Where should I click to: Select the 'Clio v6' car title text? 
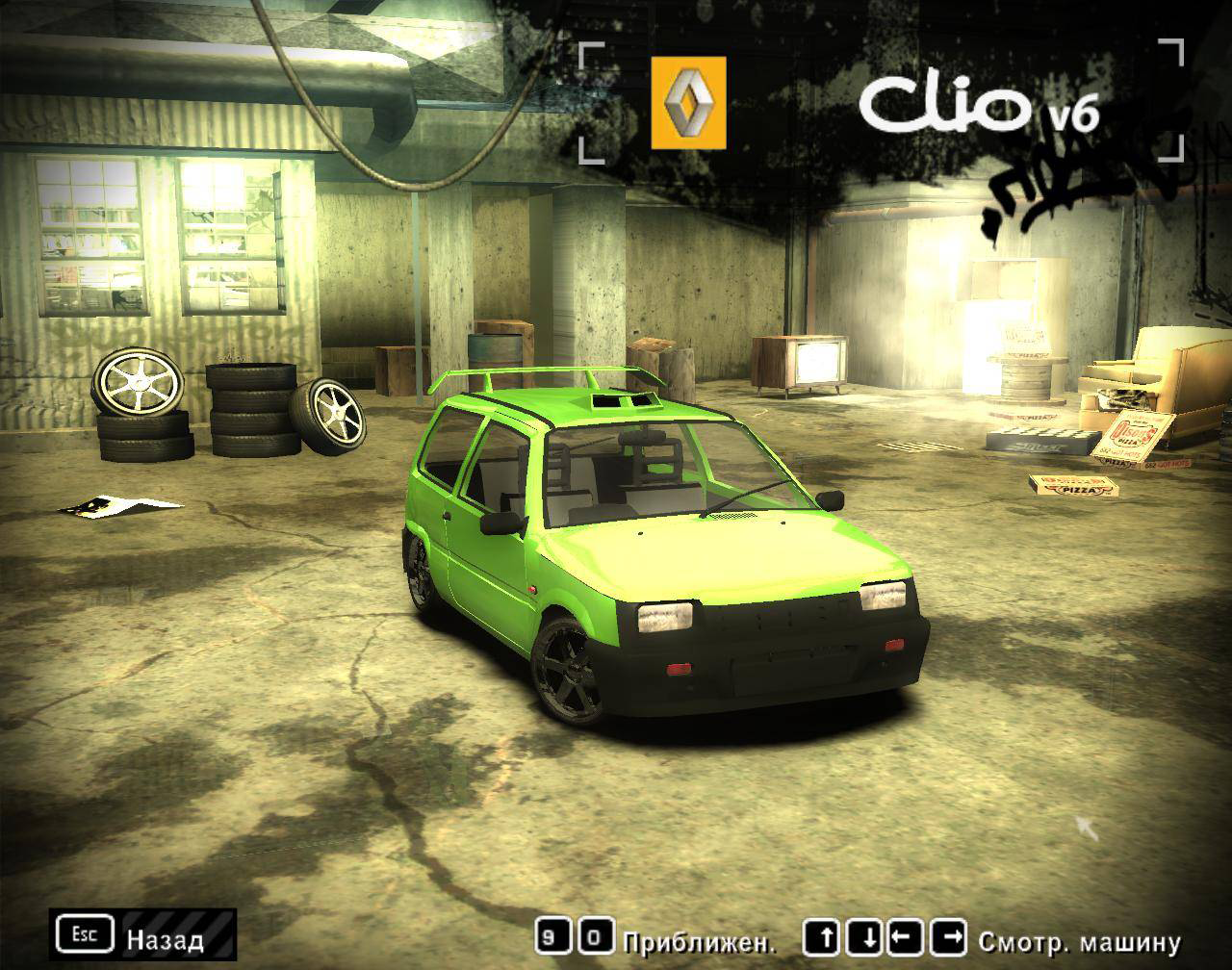tap(948, 101)
